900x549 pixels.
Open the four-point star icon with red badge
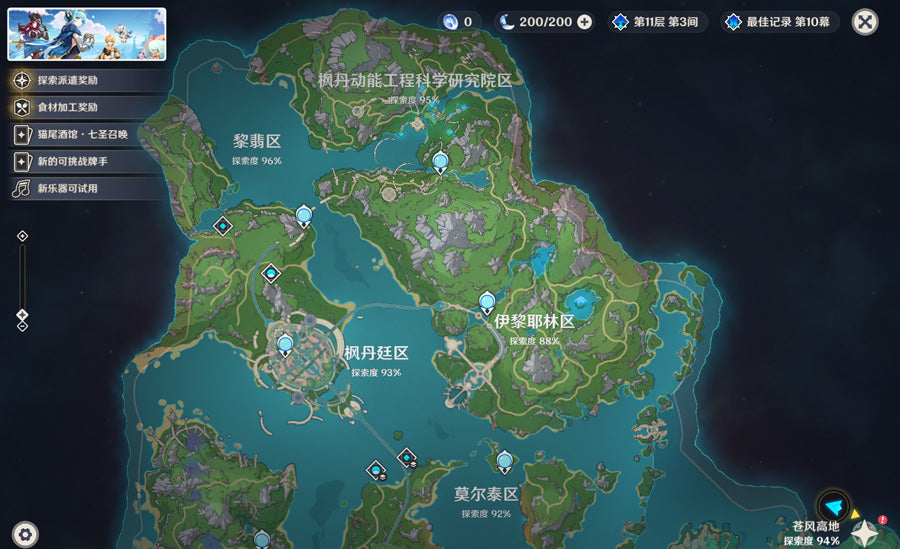(865, 533)
